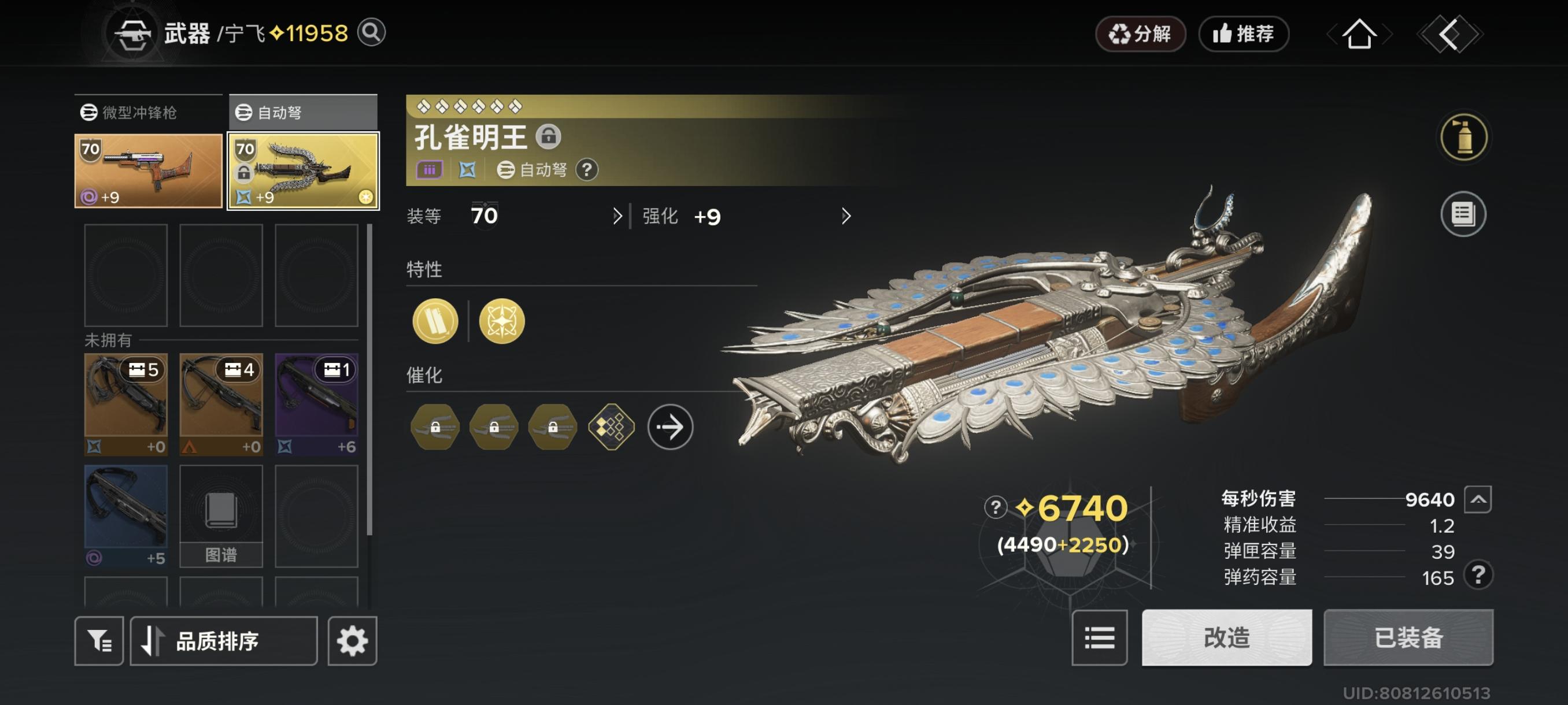The image size is (1568, 705).
Task: Open the filter icon at bottom left
Action: tap(98, 640)
